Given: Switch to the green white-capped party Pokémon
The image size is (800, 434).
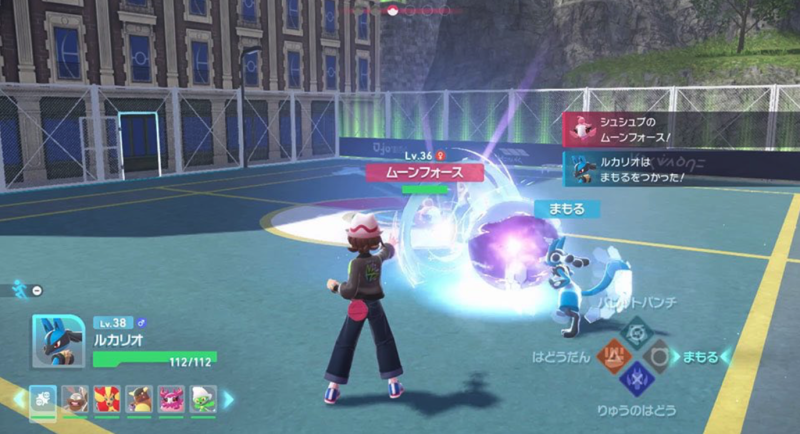Looking at the screenshot, I should [203, 399].
